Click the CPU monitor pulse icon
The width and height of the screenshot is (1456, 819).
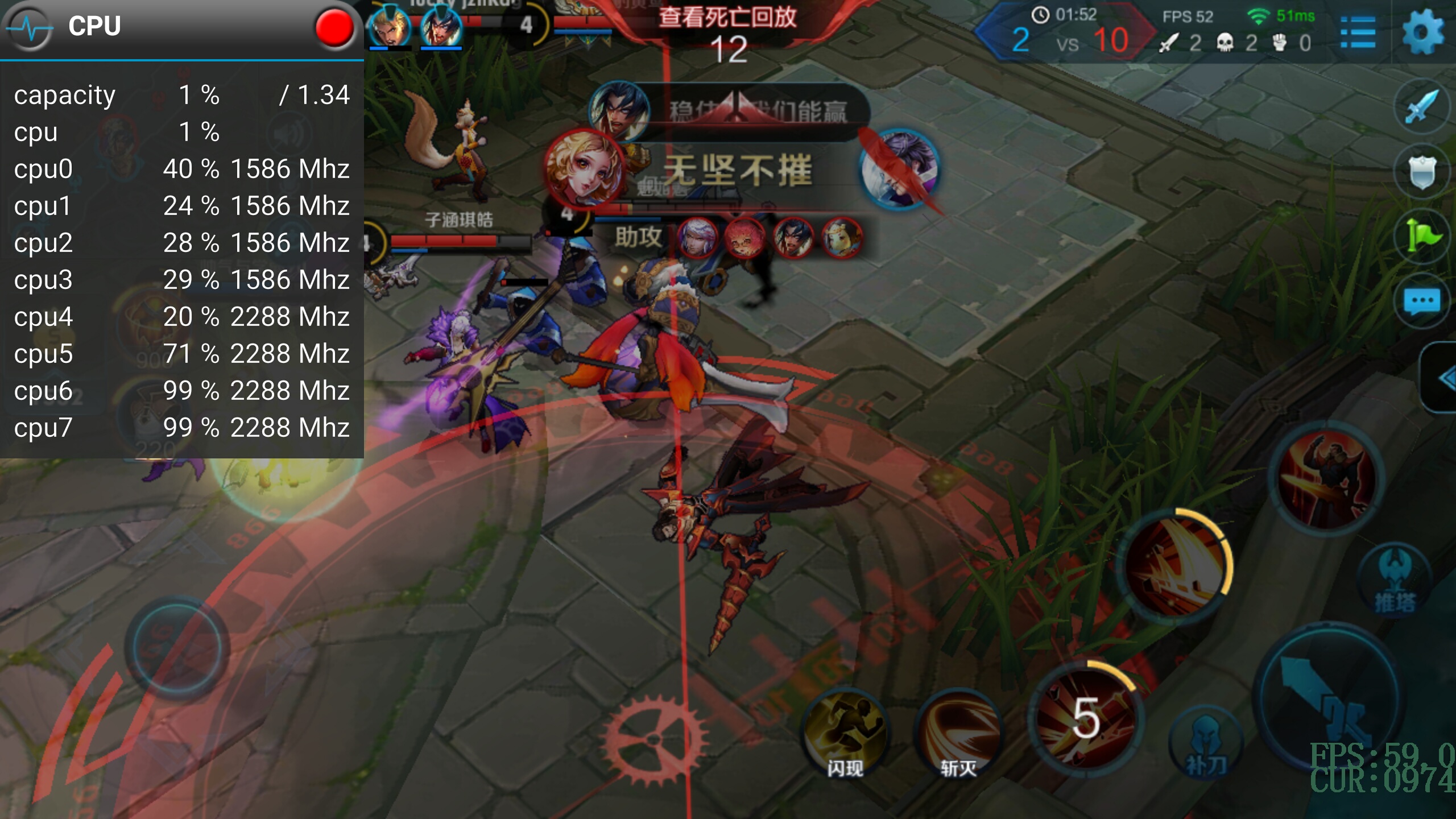[30, 27]
